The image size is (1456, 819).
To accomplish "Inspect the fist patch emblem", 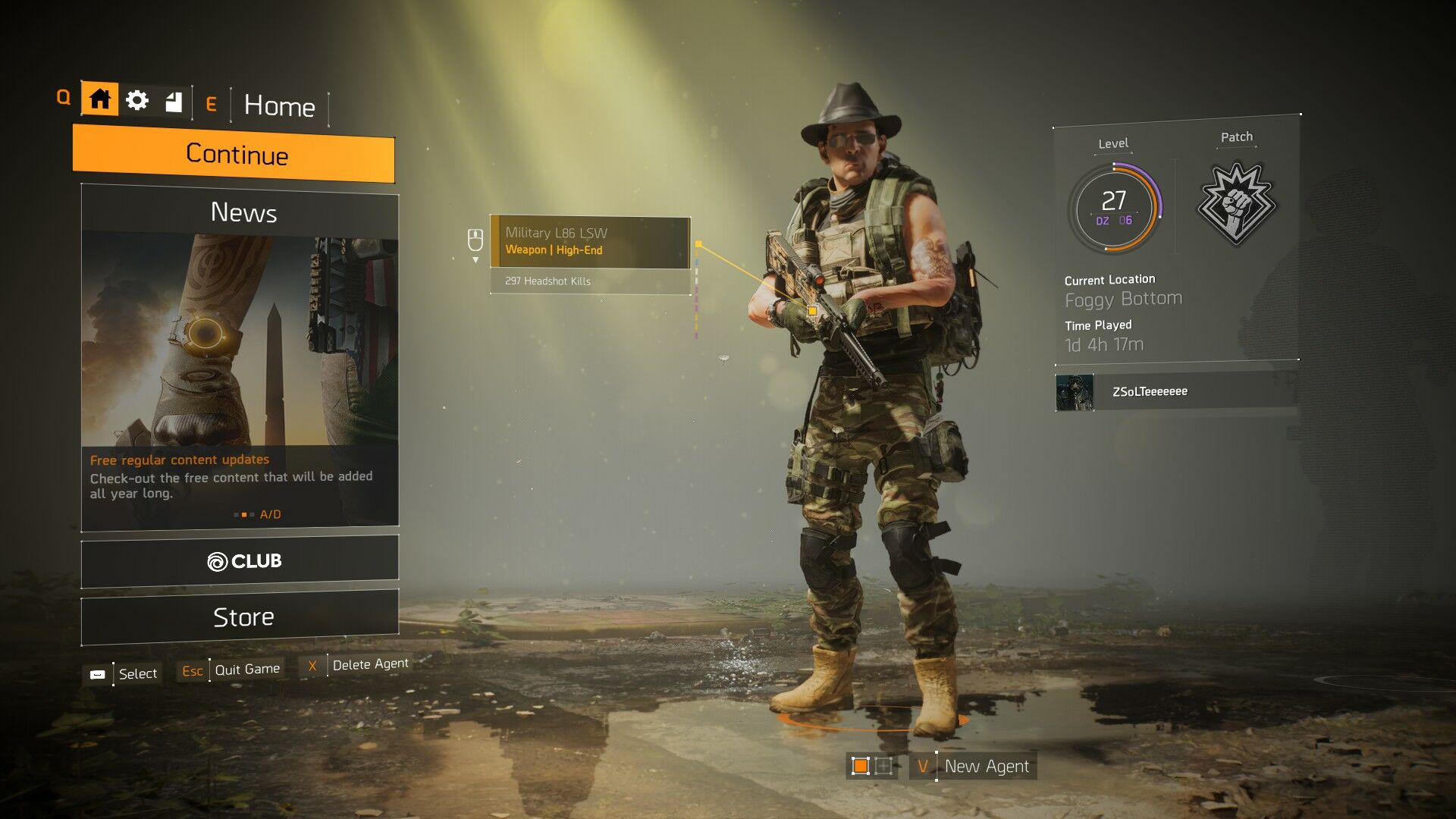I will 1236,203.
